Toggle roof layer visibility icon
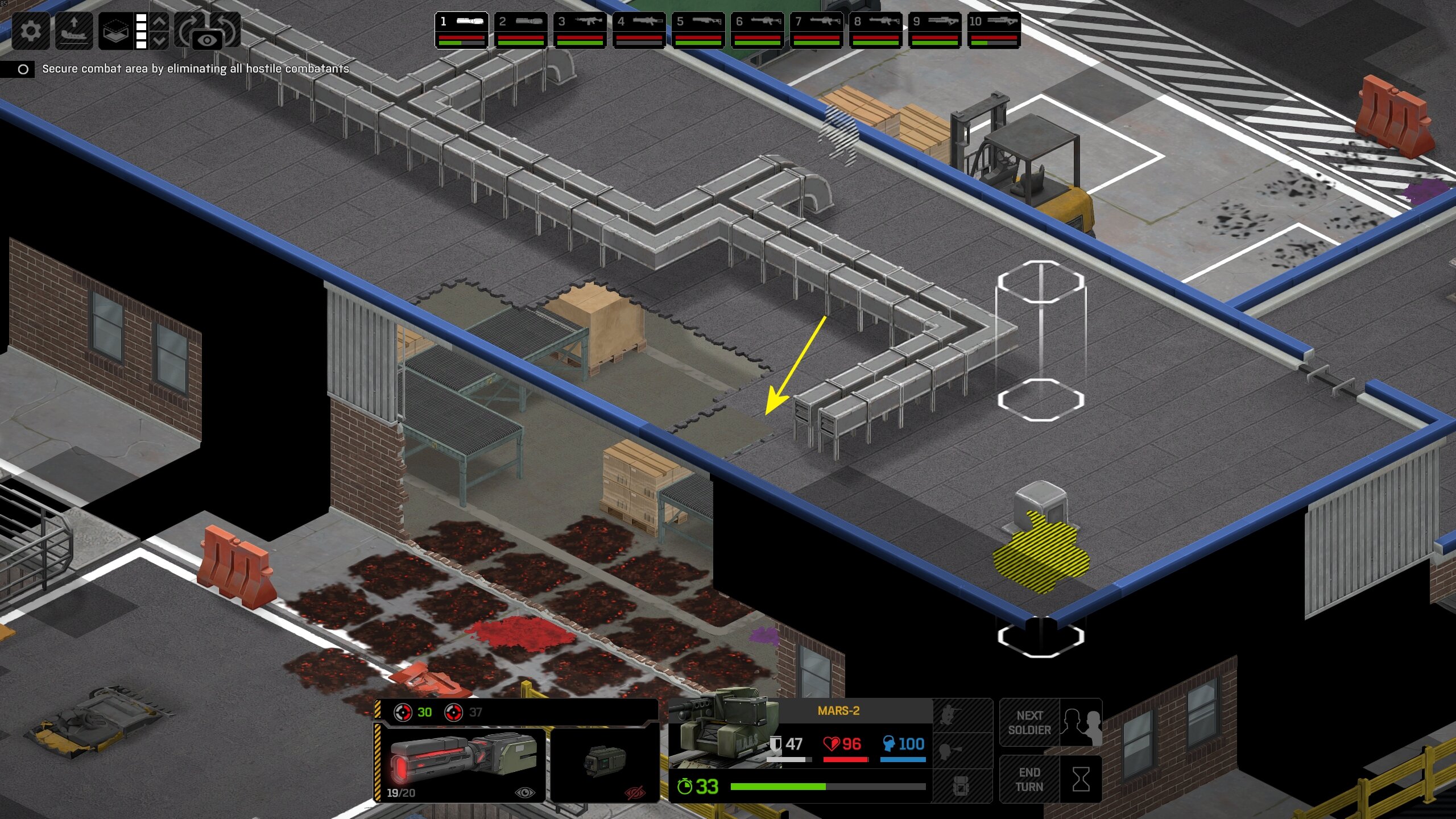 click(115, 30)
